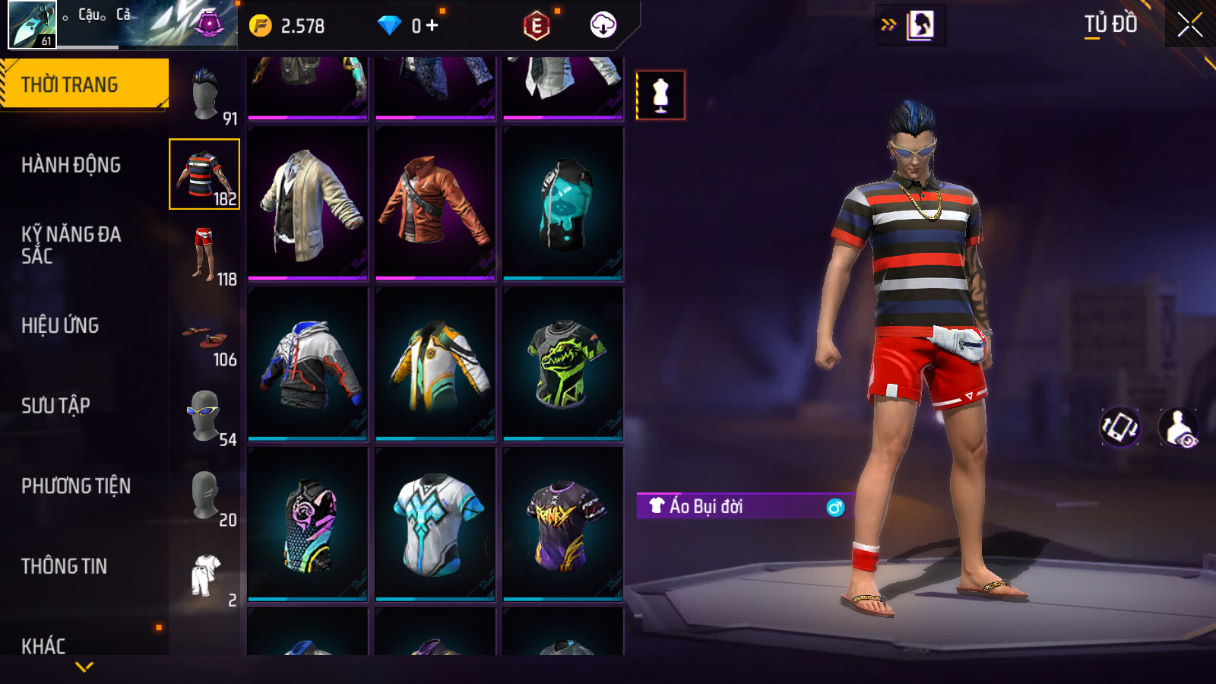Screen dimensions: 1216x684
Task: Toggle the character visibility eye icon
Action: (1178, 427)
